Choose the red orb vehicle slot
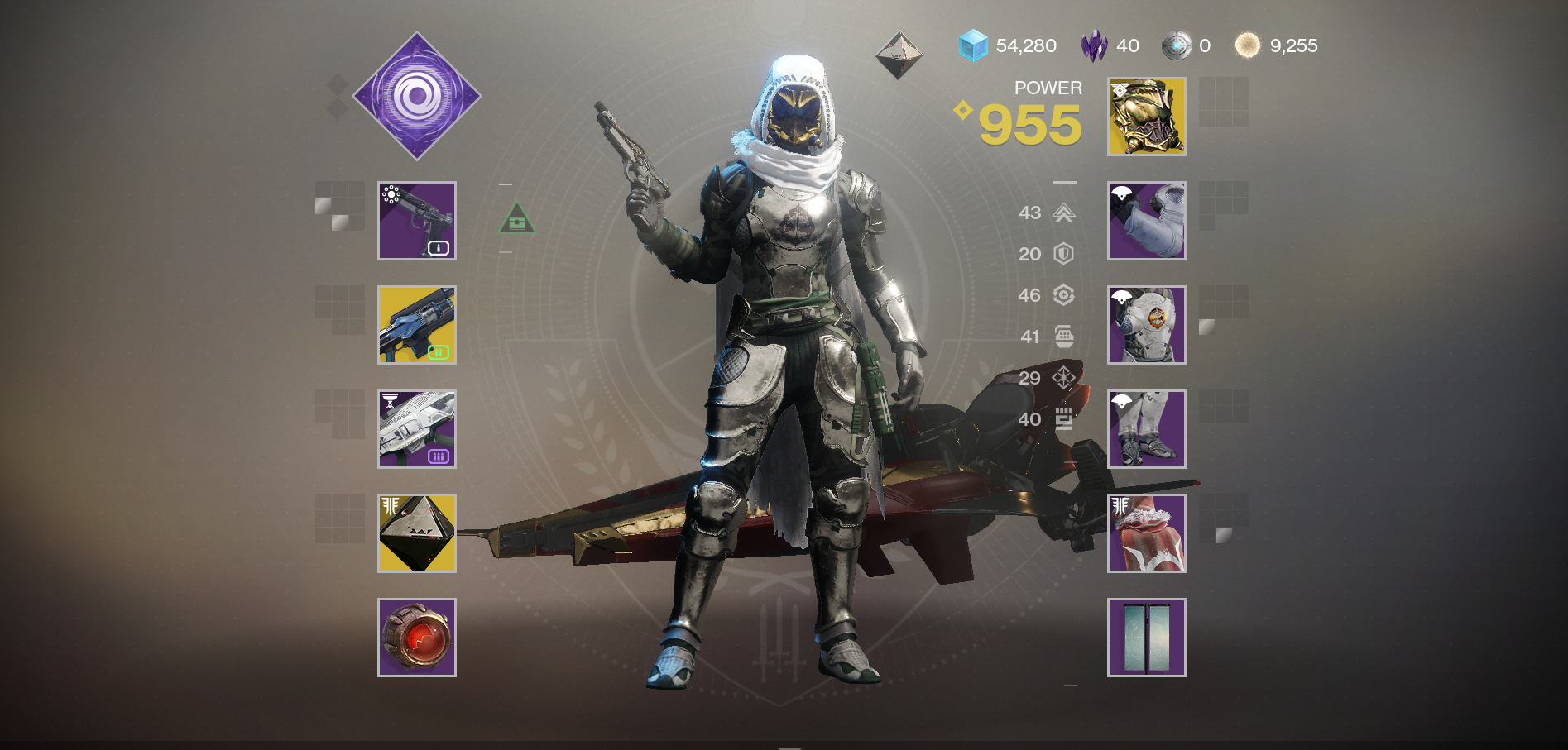1568x750 pixels. click(417, 638)
